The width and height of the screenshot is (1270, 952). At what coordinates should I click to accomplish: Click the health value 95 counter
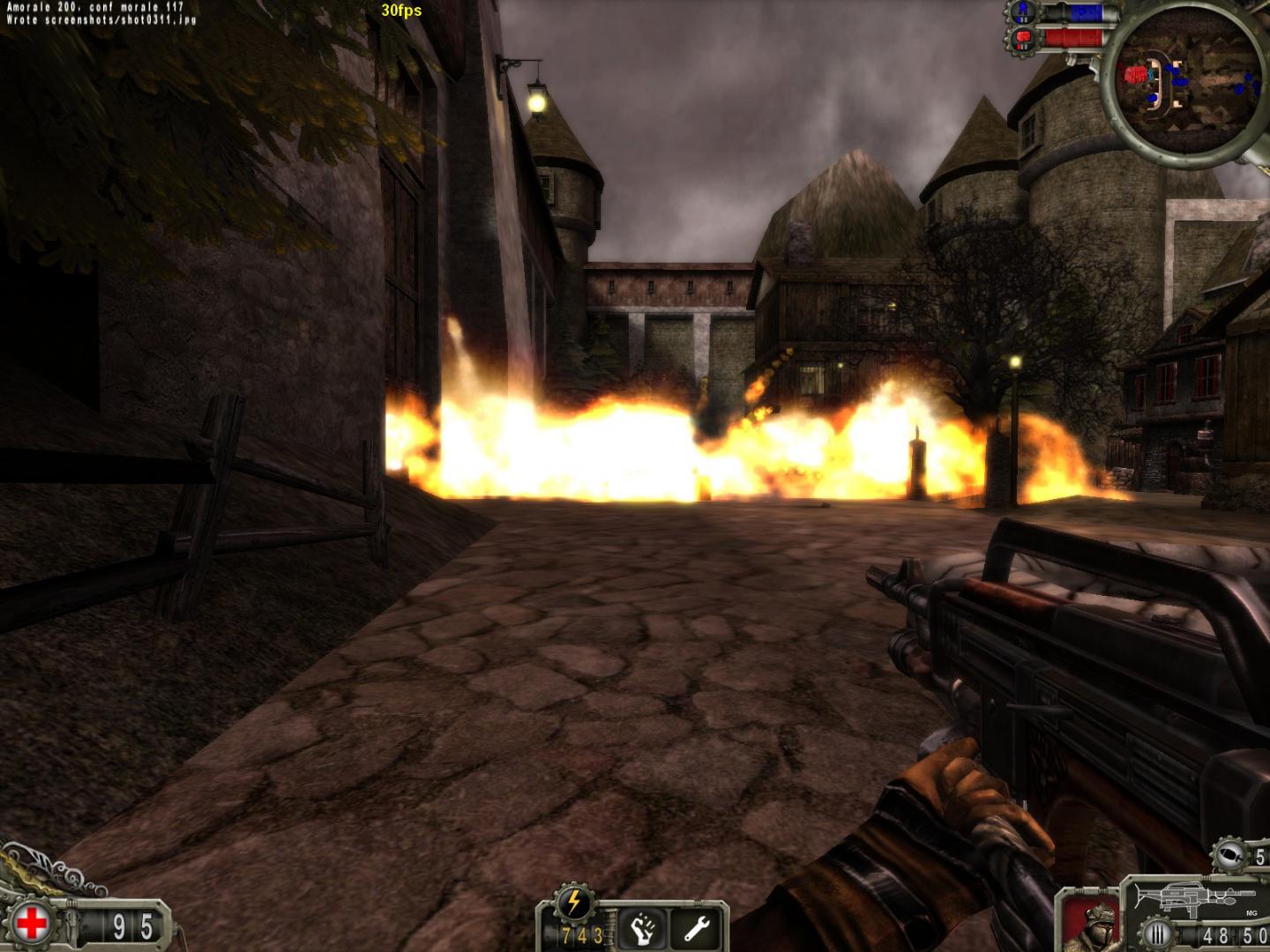click(x=132, y=922)
